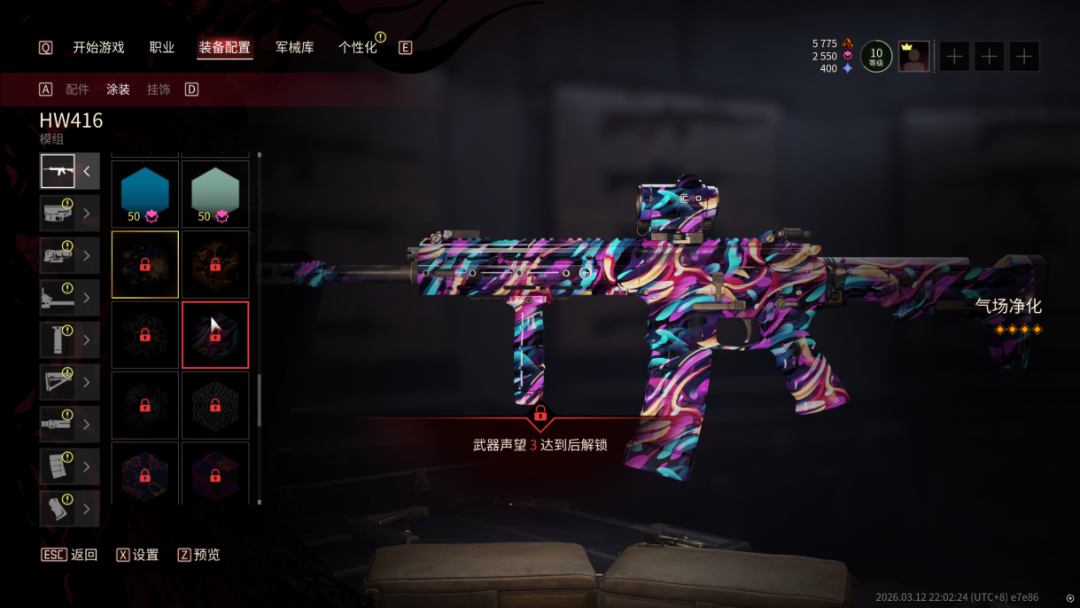Open the 个性化 tab
Viewport: 1080px width, 608px height.
point(357,47)
